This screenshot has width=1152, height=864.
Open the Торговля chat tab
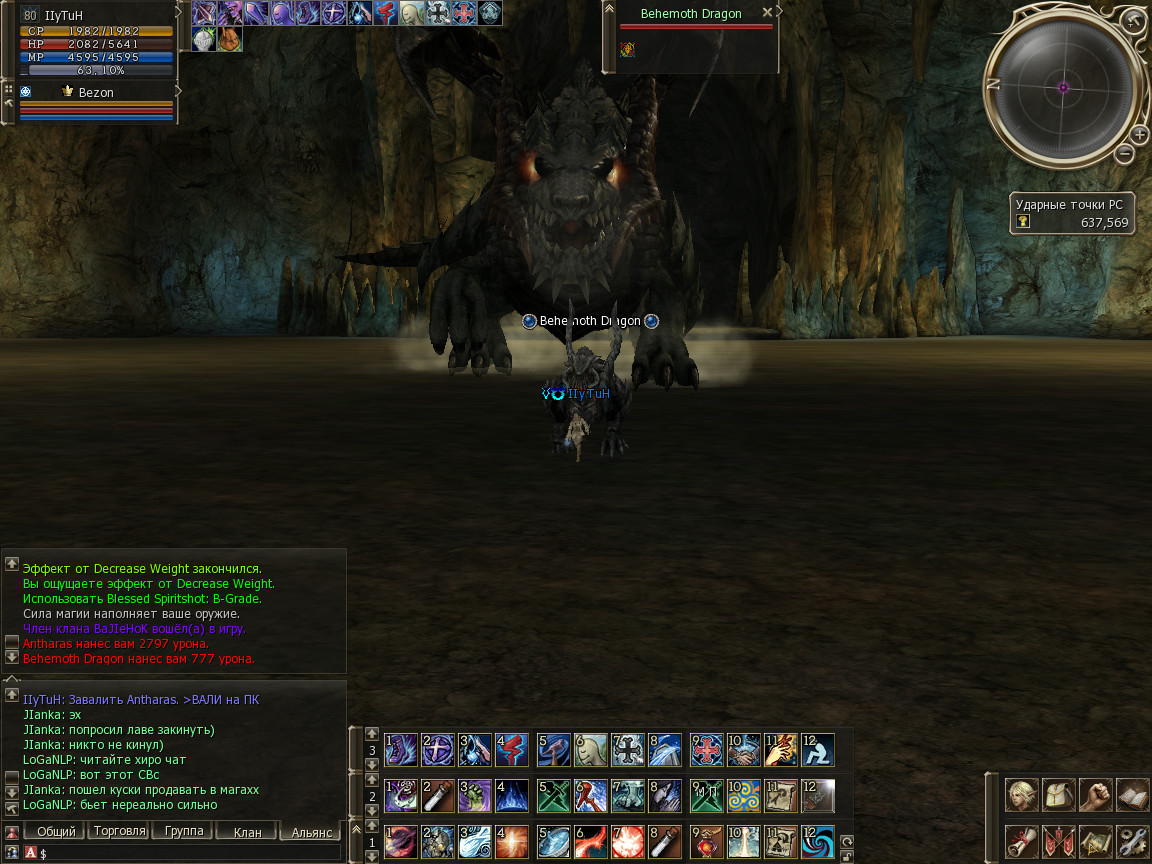[118, 831]
